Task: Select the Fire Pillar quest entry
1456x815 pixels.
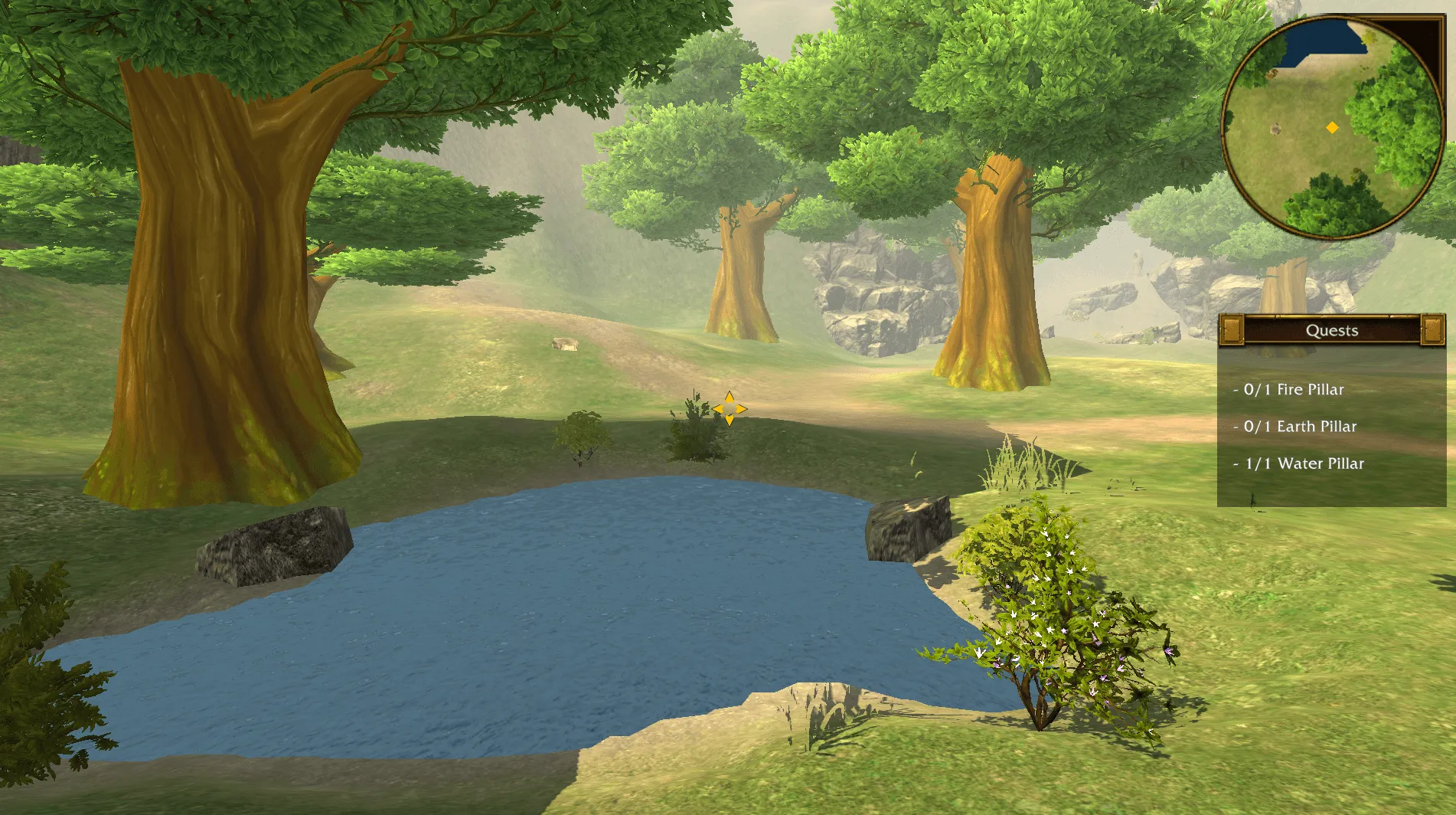Action: (1294, 390)
